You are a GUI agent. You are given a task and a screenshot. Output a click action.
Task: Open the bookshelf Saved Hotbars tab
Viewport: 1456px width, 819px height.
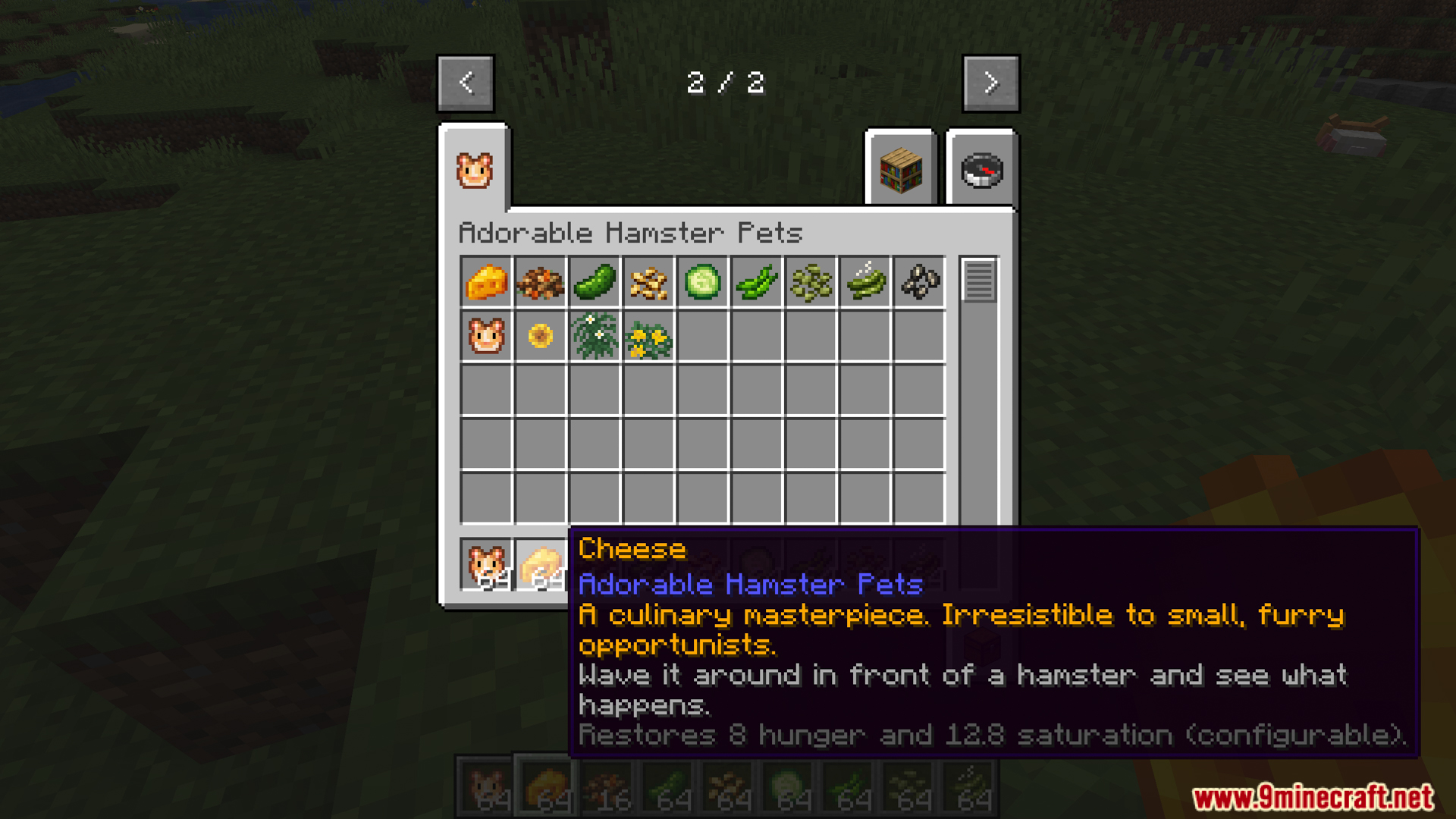pos(900,169)
